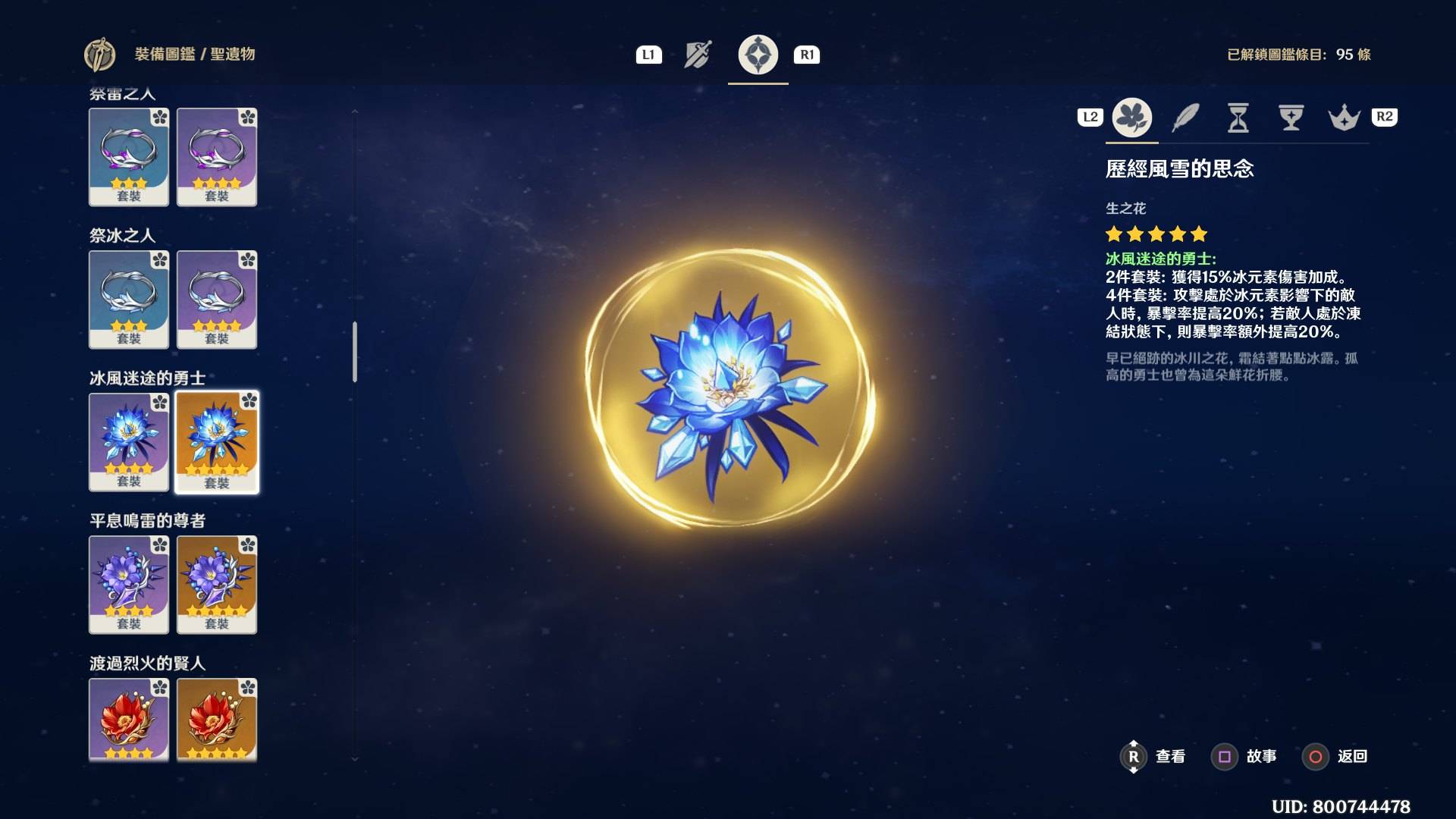This screenshot has width=1456, height=819.
Task: Select the 3-star 祭雷之人 set card
Action: (x=129, y=157)
